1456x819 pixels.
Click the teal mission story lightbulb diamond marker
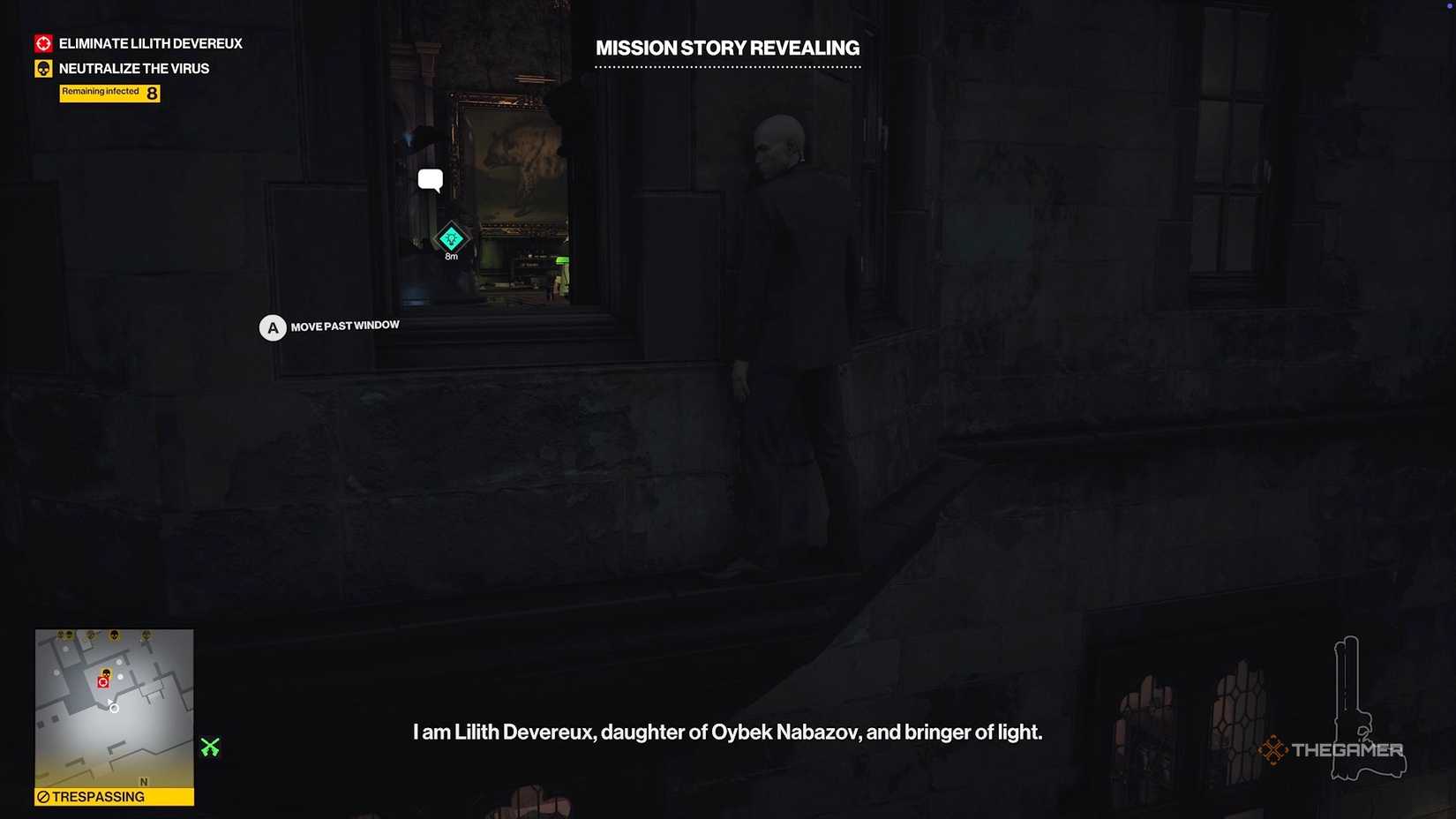[451, 237]
